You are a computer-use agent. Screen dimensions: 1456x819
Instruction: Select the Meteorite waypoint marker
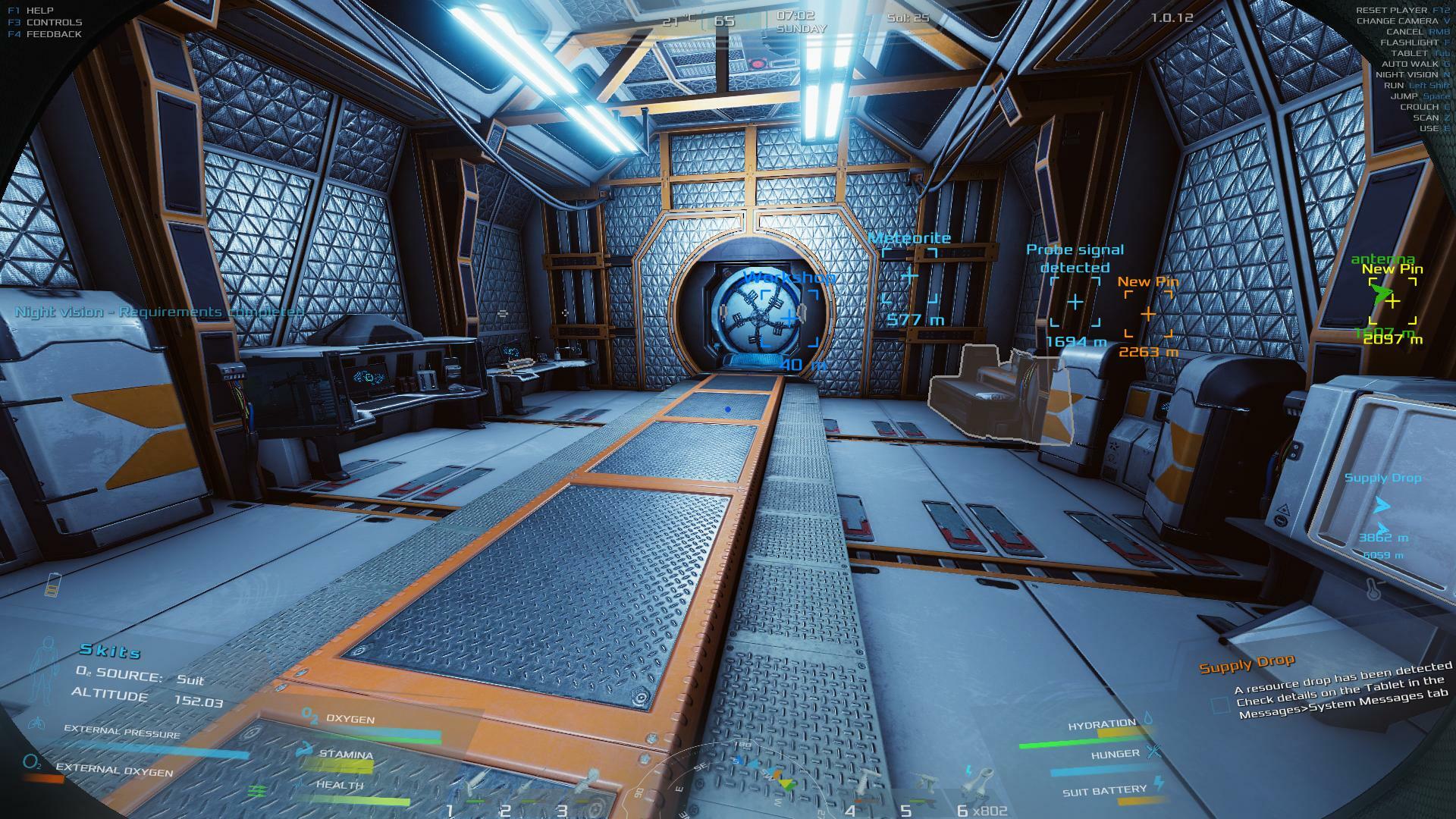(x=909, y=277)
